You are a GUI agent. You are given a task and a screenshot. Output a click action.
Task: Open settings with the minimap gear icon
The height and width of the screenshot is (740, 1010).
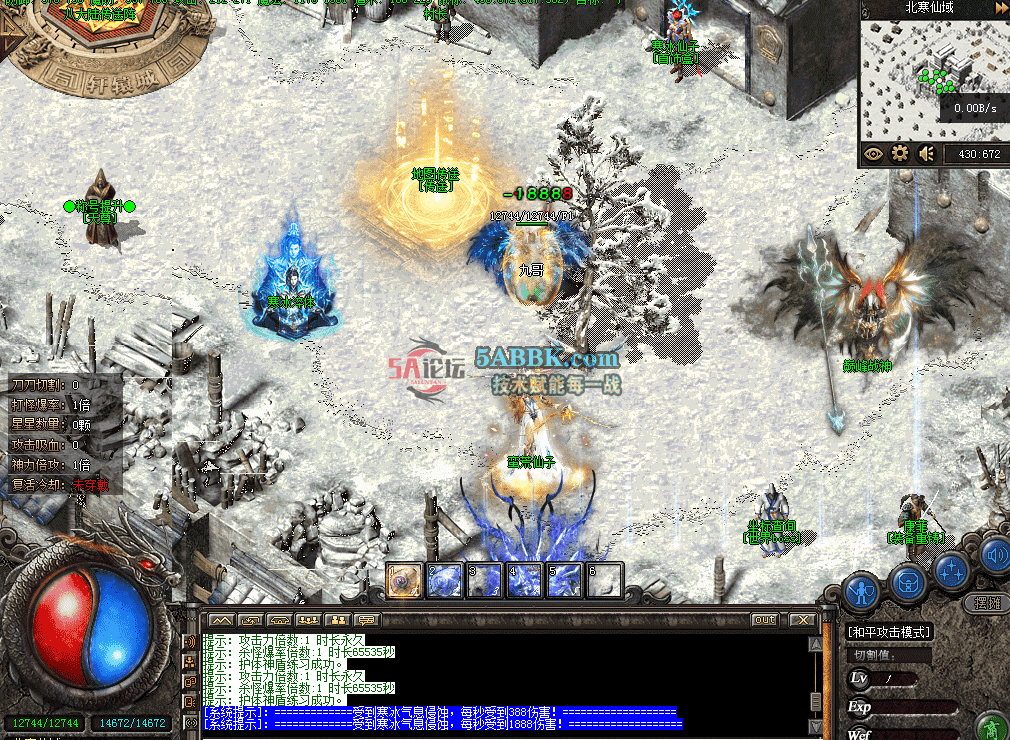900,154
